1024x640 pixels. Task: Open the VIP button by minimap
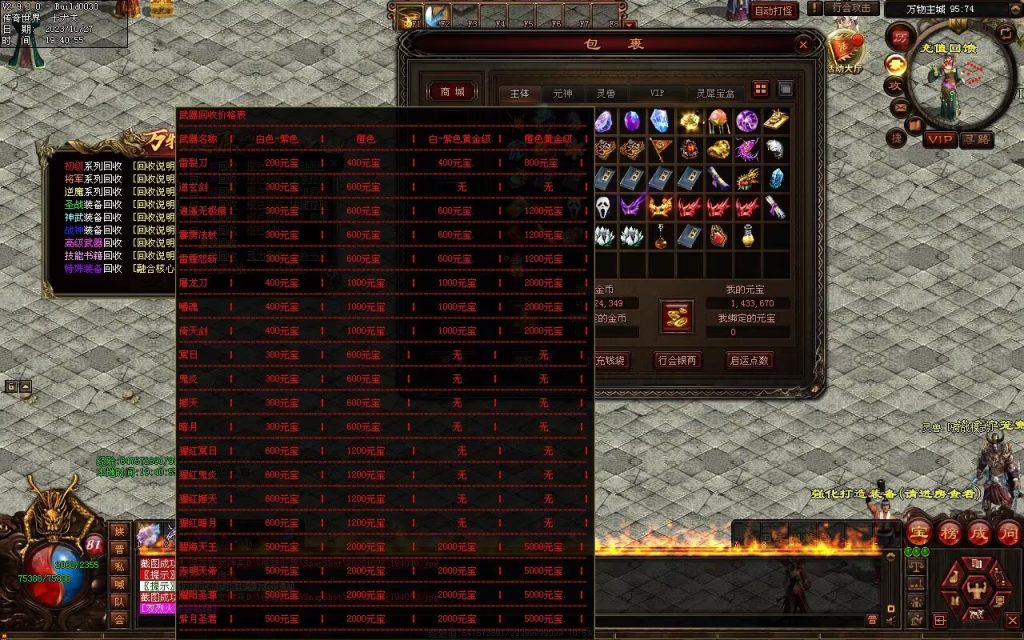939,139
